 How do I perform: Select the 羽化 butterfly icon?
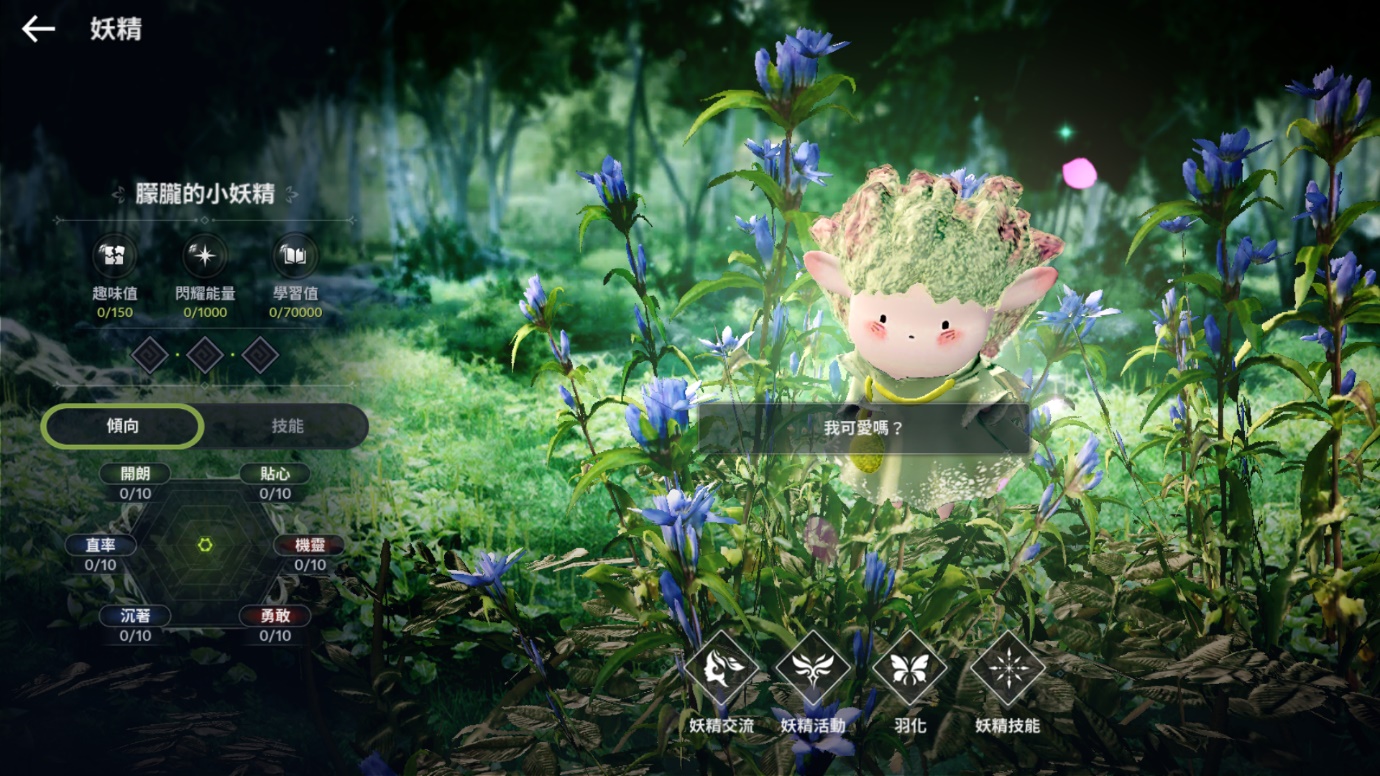click(909, 669)
